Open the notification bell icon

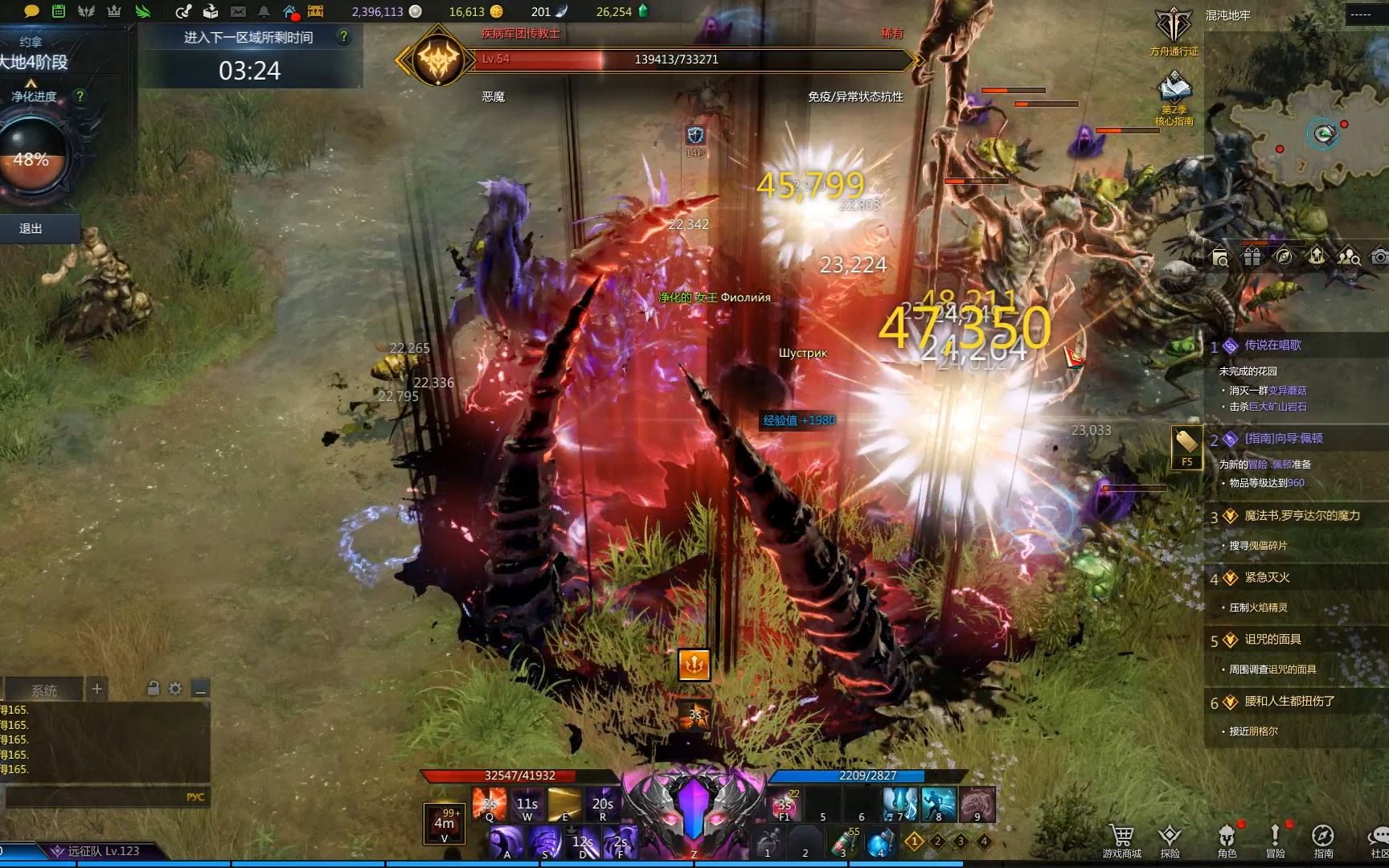264,11
